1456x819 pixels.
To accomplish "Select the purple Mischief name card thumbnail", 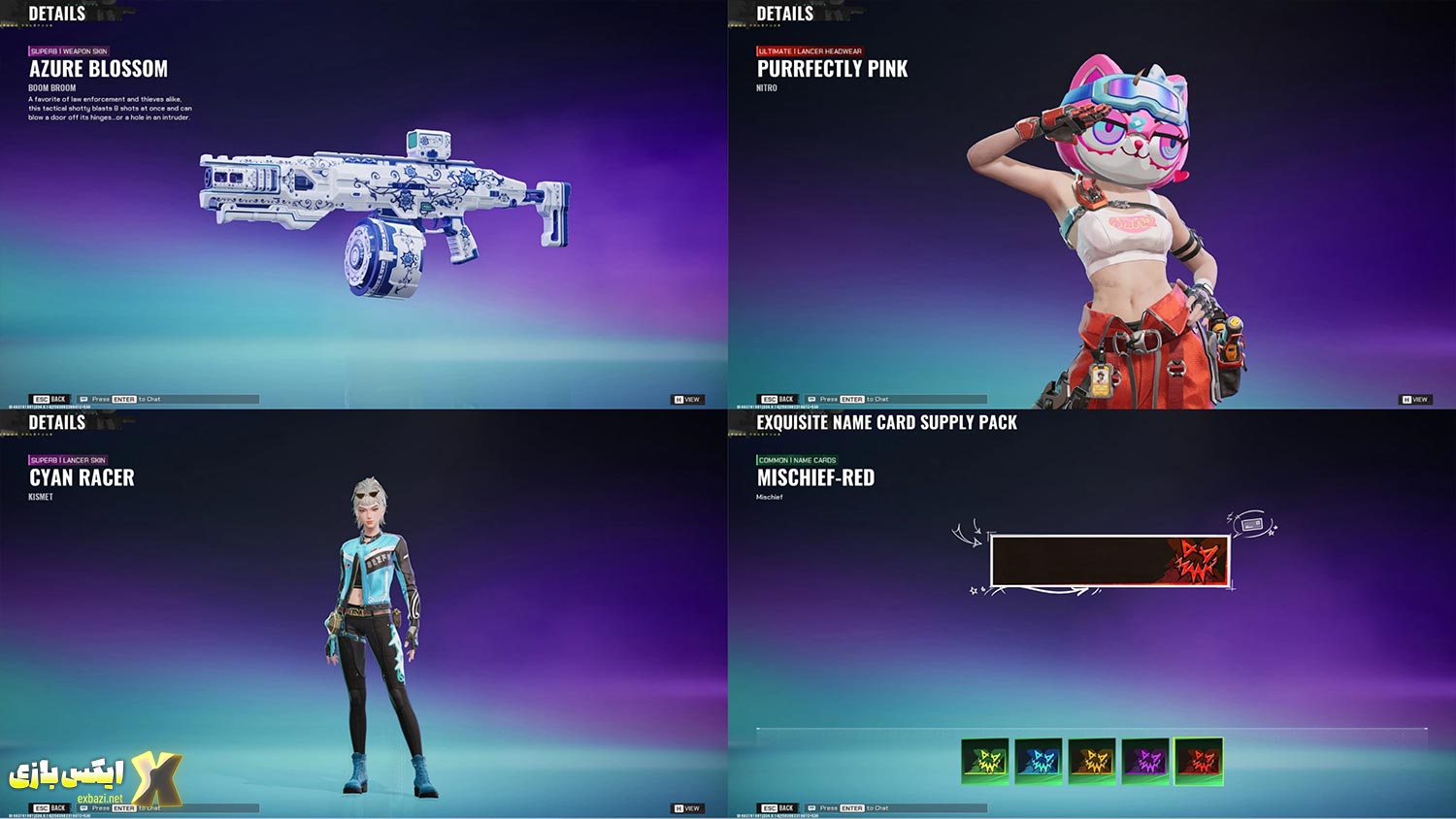I will click(1144, 761).
